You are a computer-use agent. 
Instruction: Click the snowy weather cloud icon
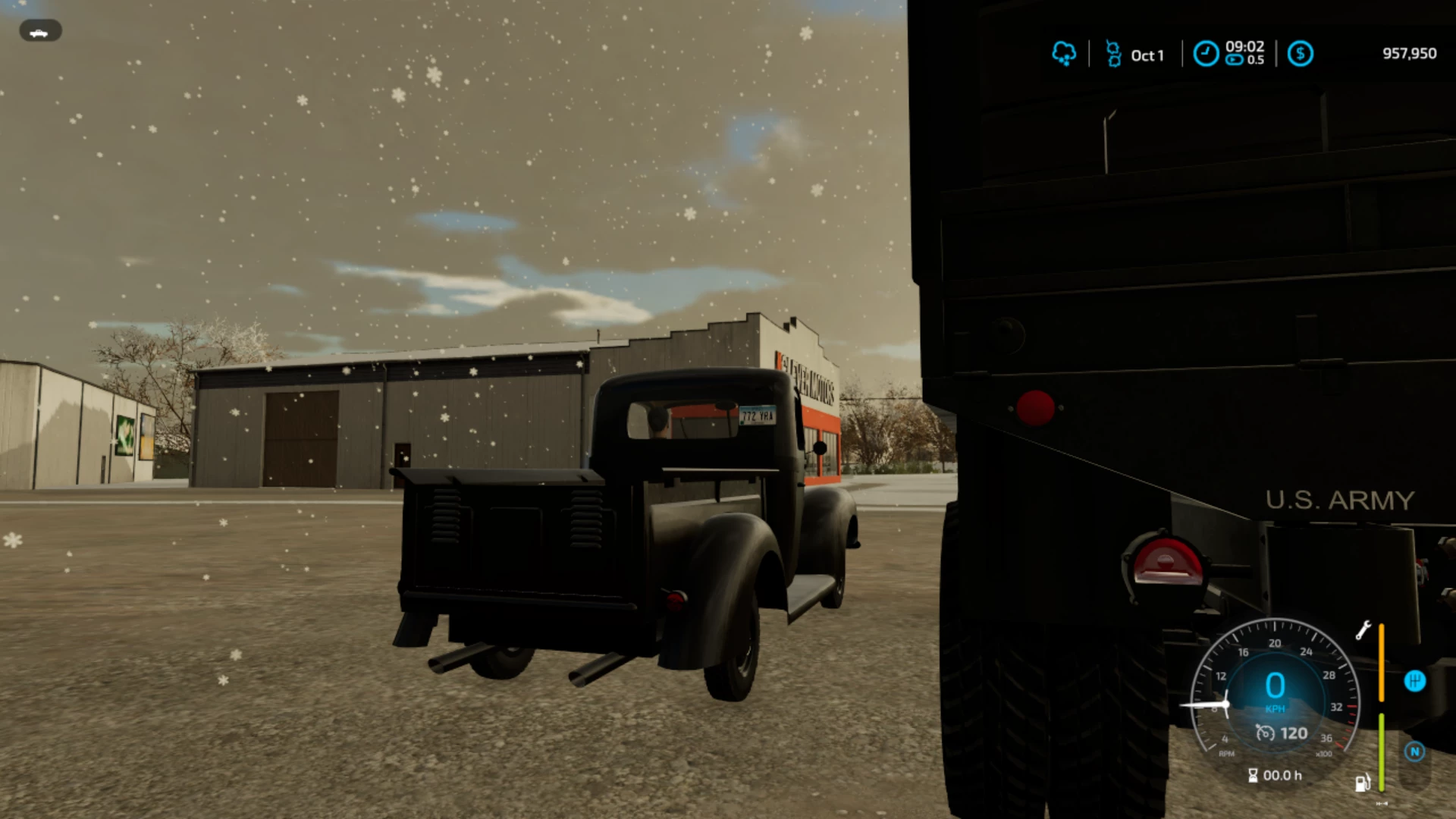click(1064, 54)
